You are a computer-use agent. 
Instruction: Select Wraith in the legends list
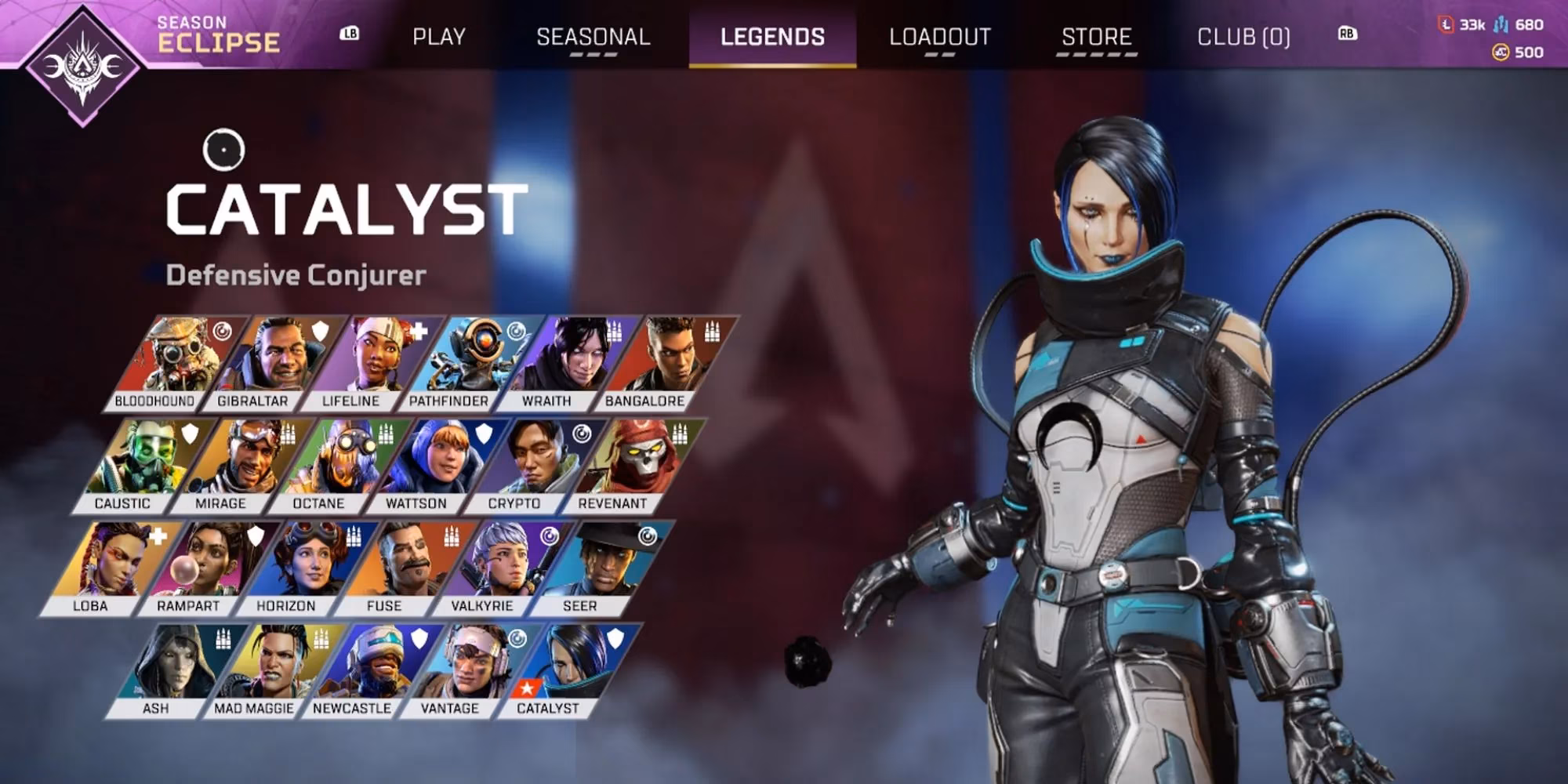pos(564,361)
